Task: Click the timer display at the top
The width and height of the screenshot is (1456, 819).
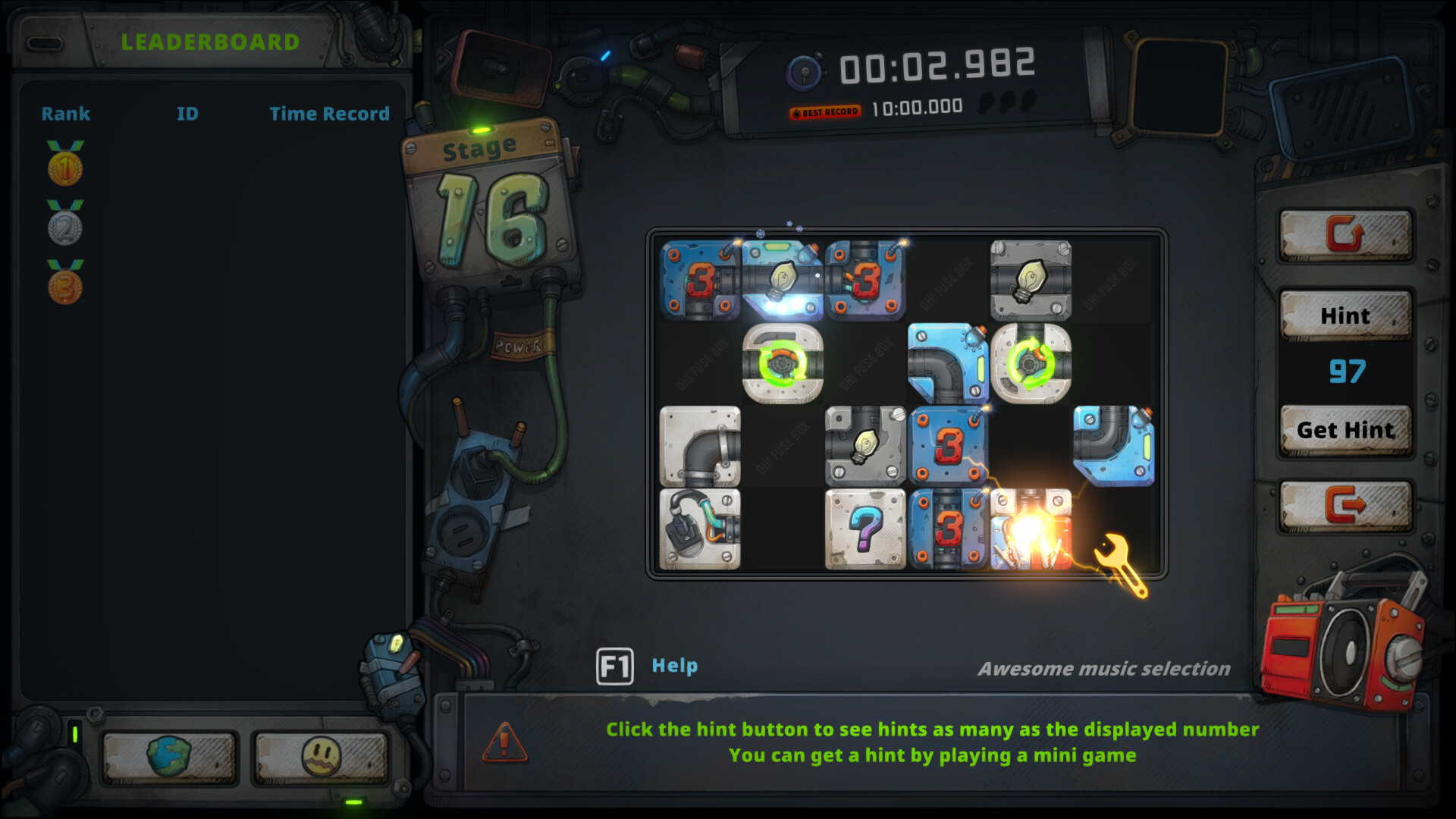Action: point(937,66)
